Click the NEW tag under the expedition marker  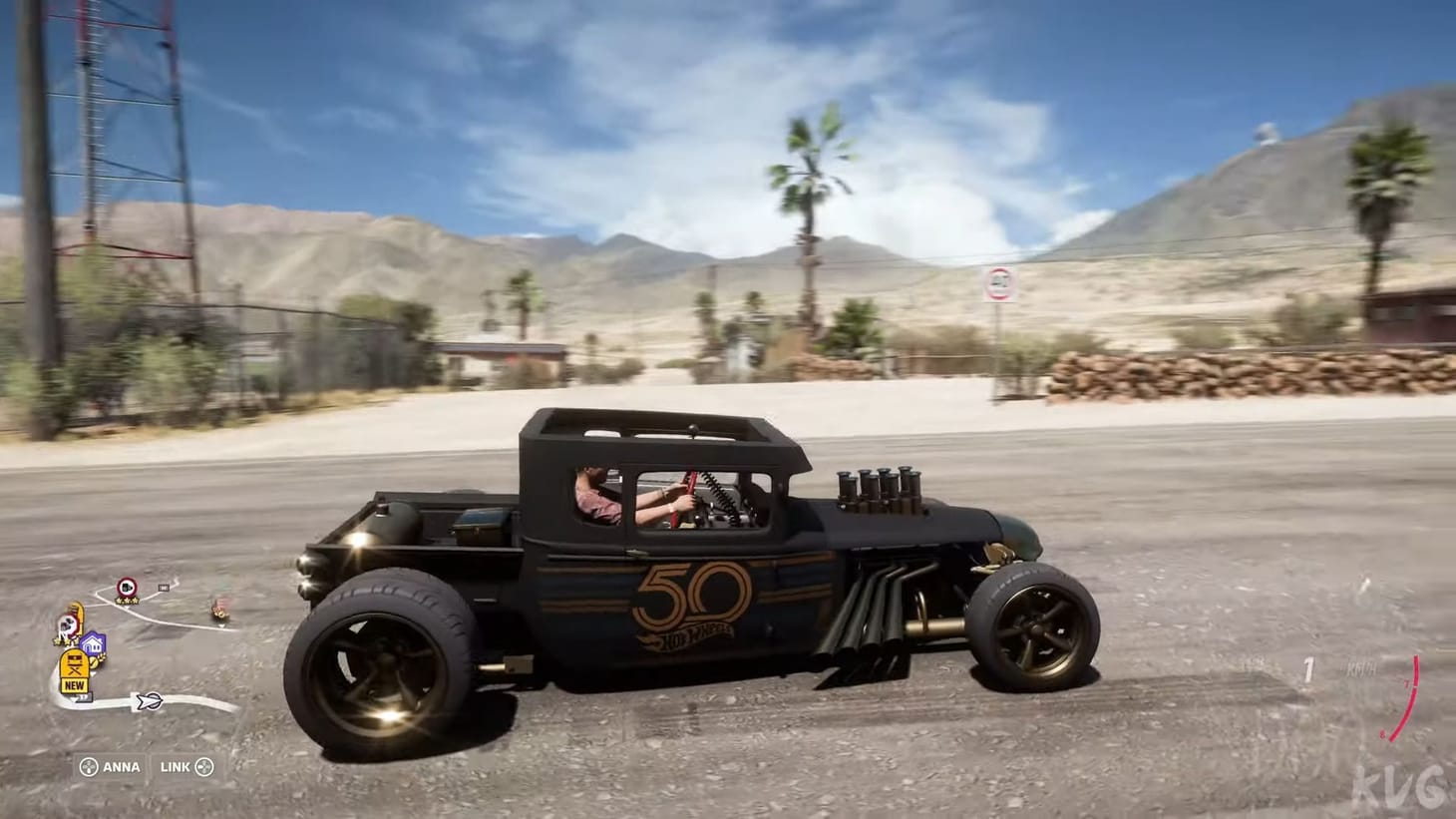tap(75, 685)
